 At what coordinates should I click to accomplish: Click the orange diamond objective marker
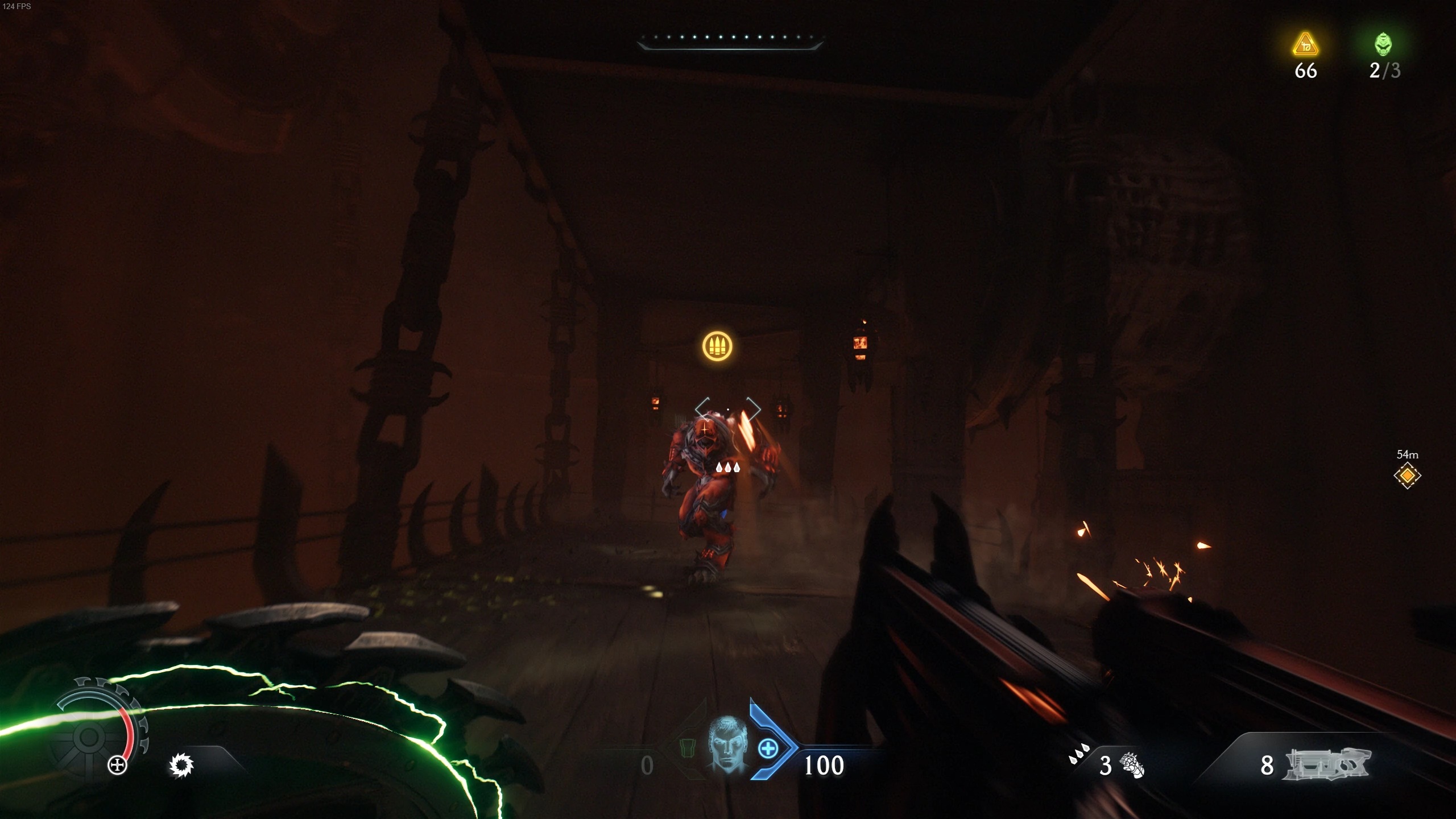click(1407, 475)
